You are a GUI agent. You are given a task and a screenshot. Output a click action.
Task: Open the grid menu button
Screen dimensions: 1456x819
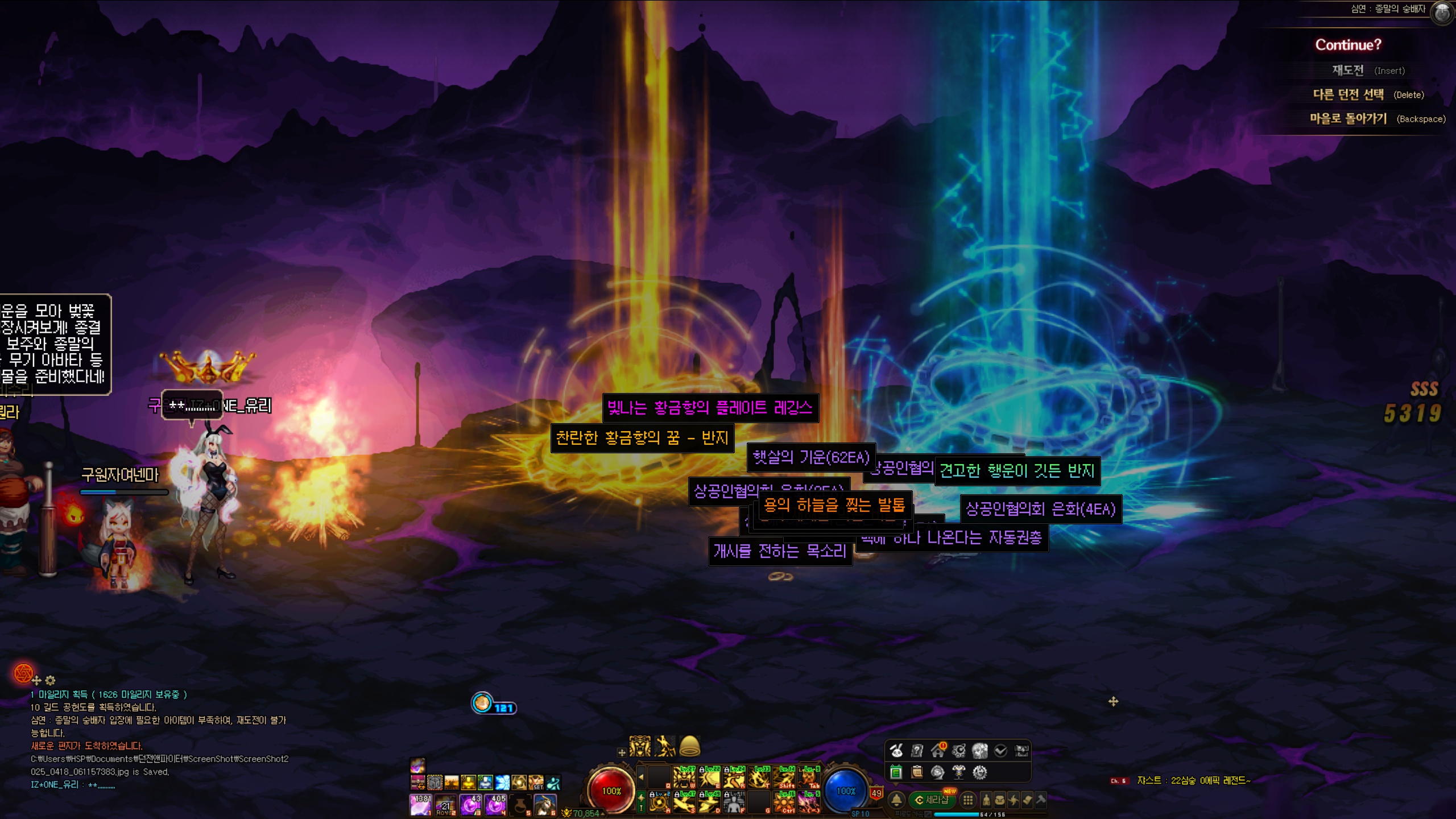(967, 800)
